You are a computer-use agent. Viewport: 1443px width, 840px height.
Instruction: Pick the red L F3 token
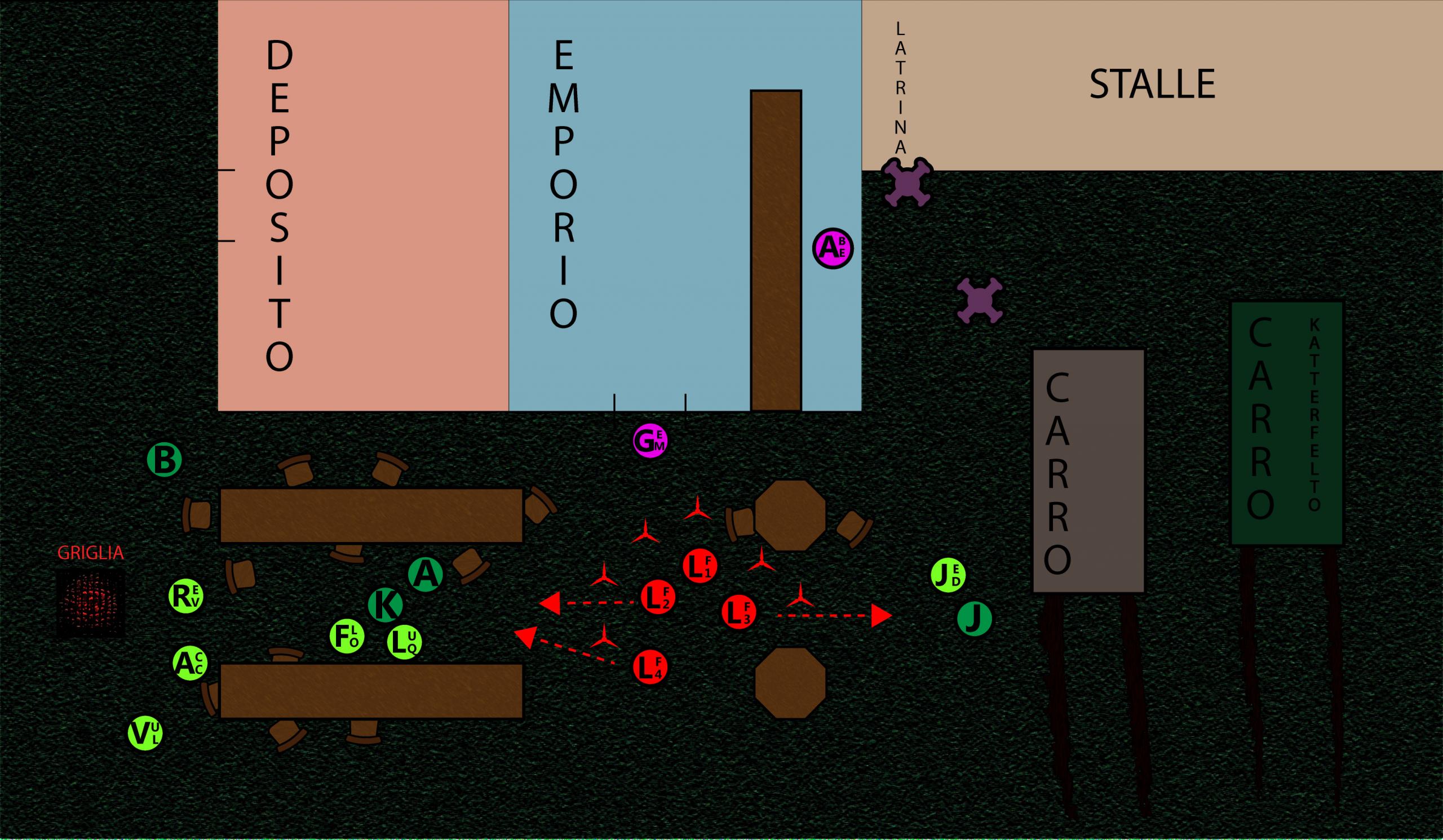point(739,612)
